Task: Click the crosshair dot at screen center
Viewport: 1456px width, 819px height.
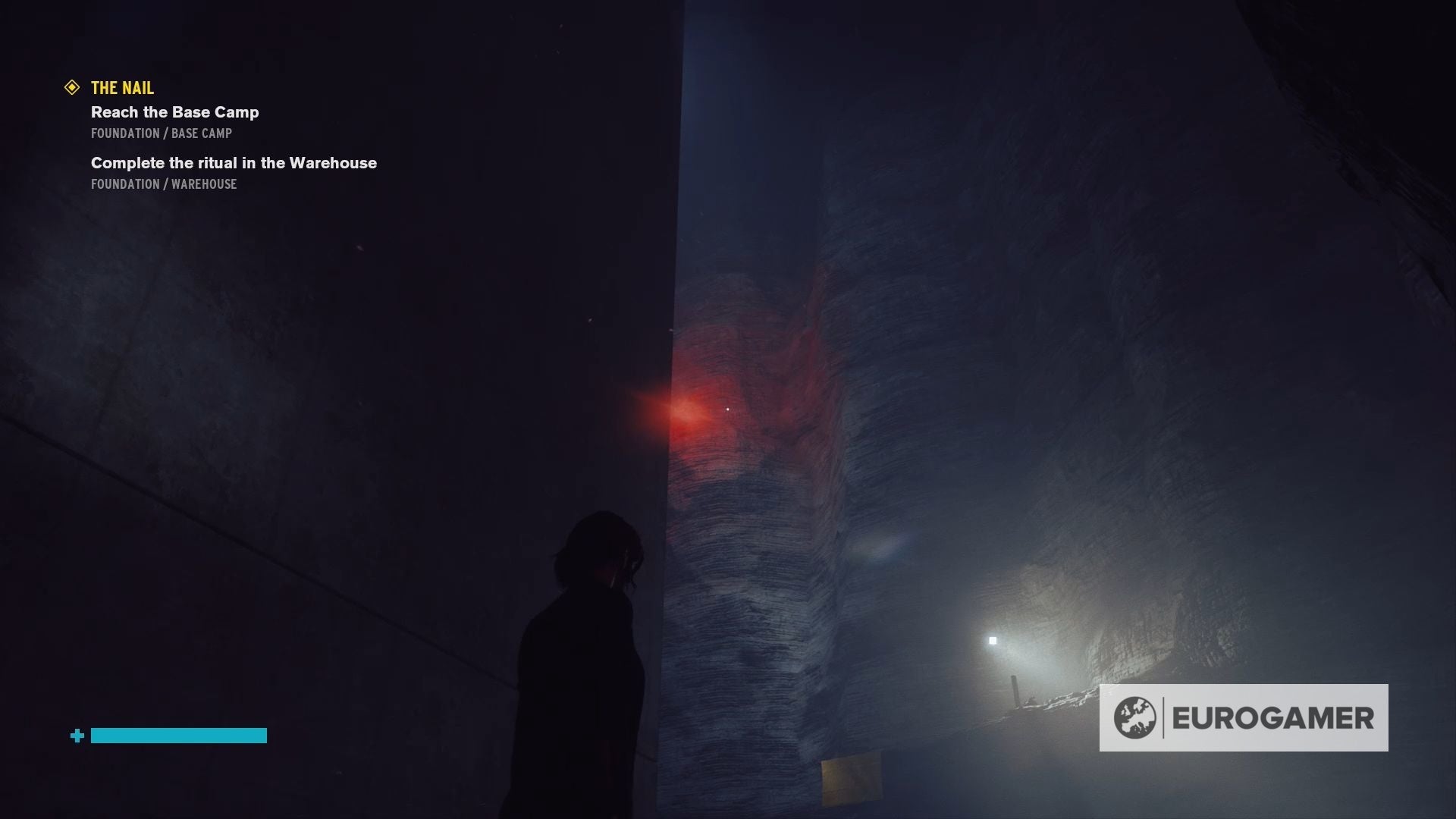Action: (x=728, y=408)
